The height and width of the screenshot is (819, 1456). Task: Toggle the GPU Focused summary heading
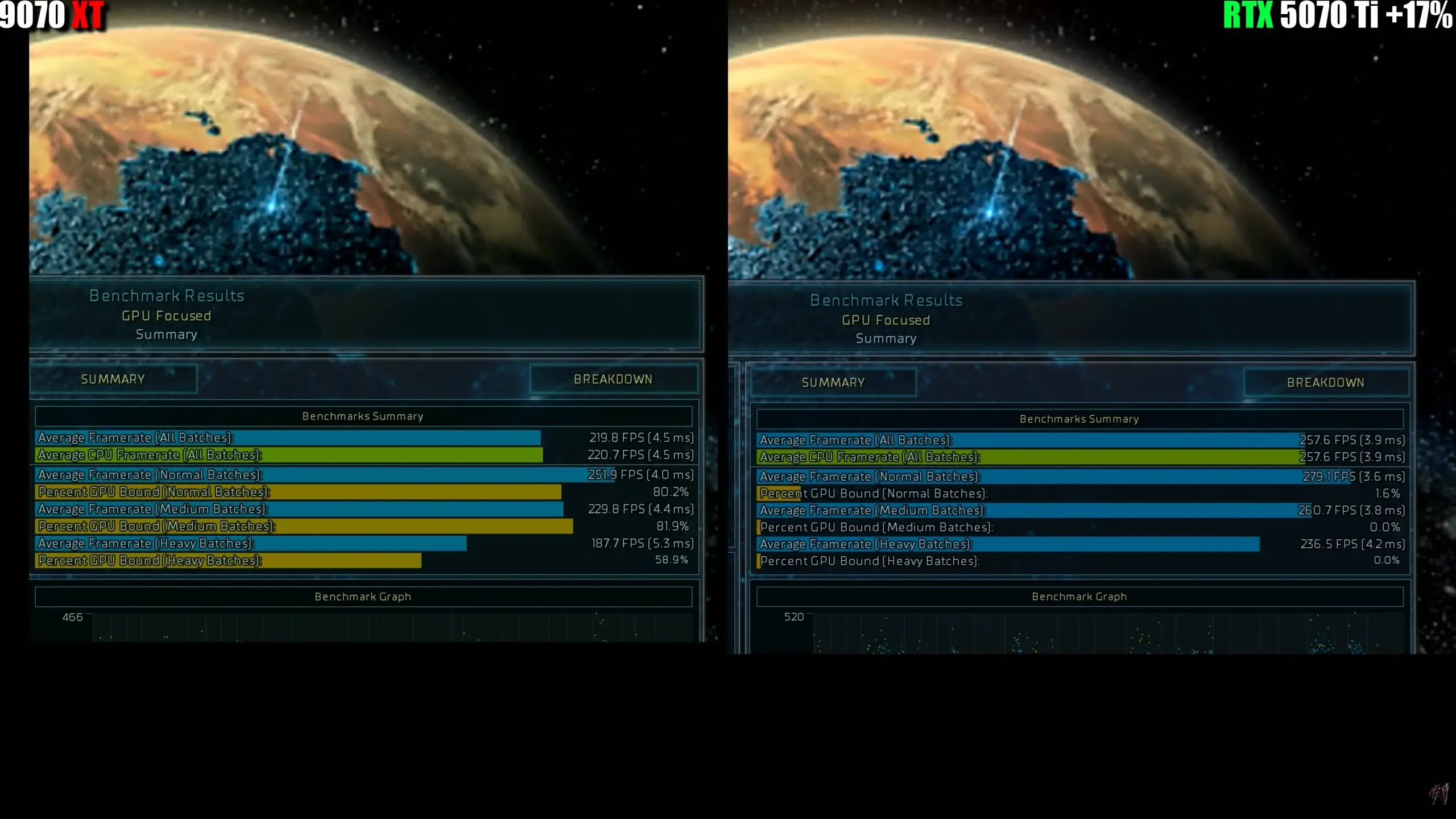[x=167, y=316]
